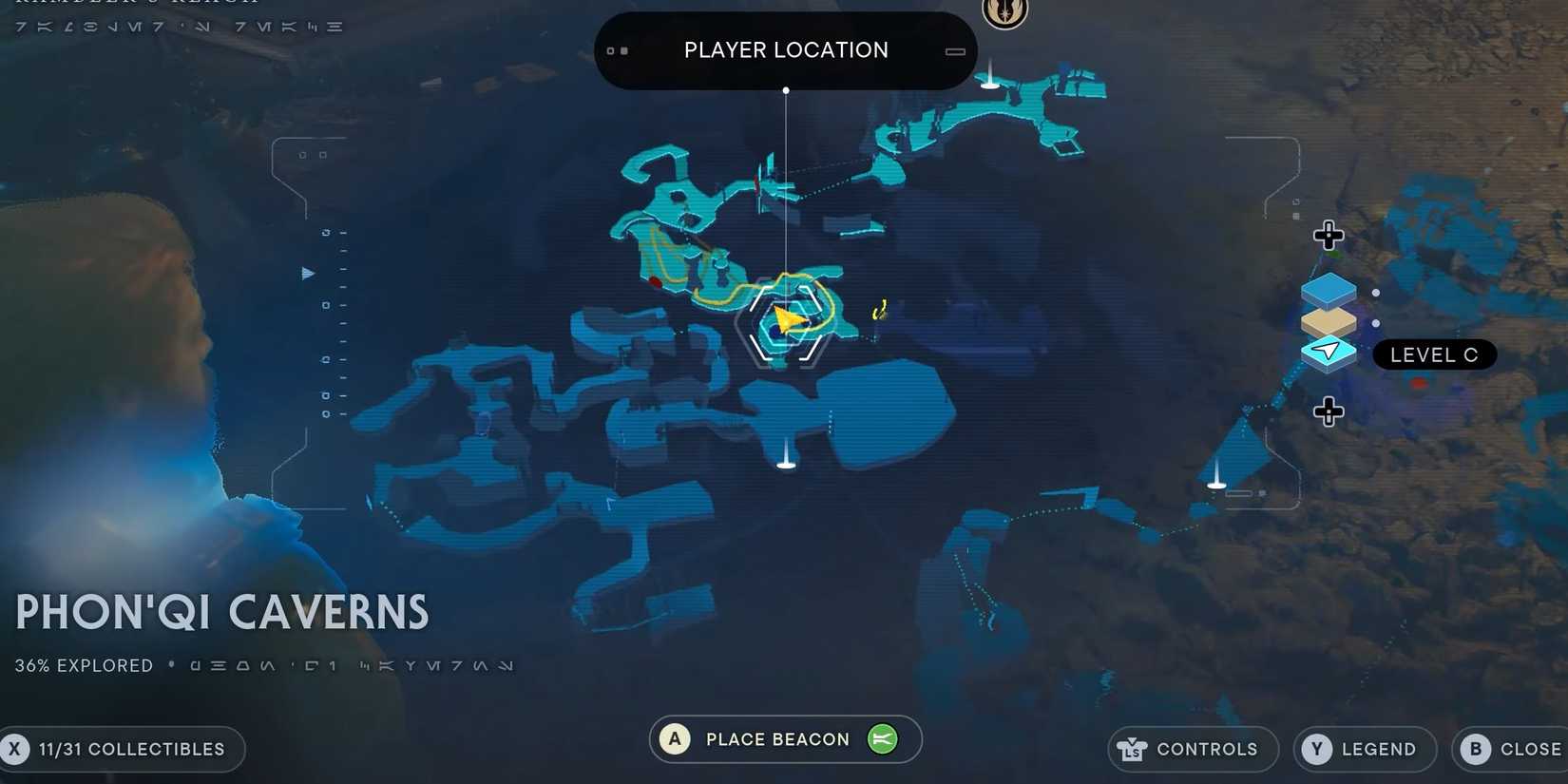
Task: Select the cyan Level C layer with the navigation arrow
Action: (x=1328, y=351)
